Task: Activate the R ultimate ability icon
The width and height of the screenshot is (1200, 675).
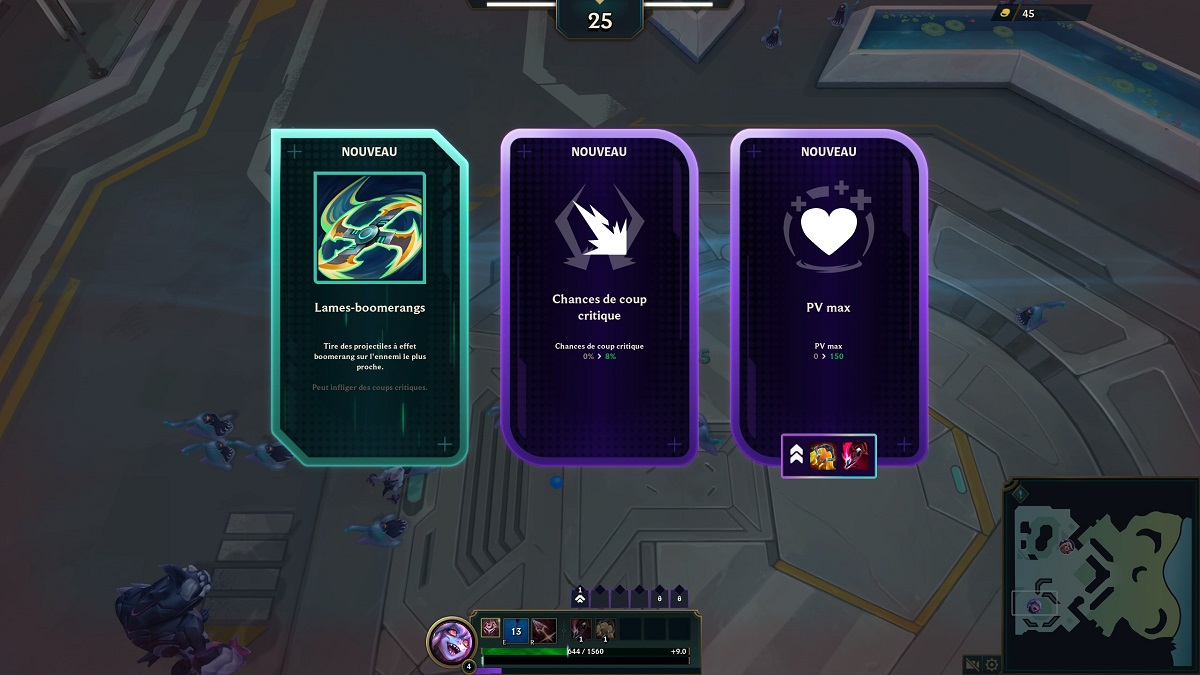Action: pyautogui.click(x=544, y=631)
